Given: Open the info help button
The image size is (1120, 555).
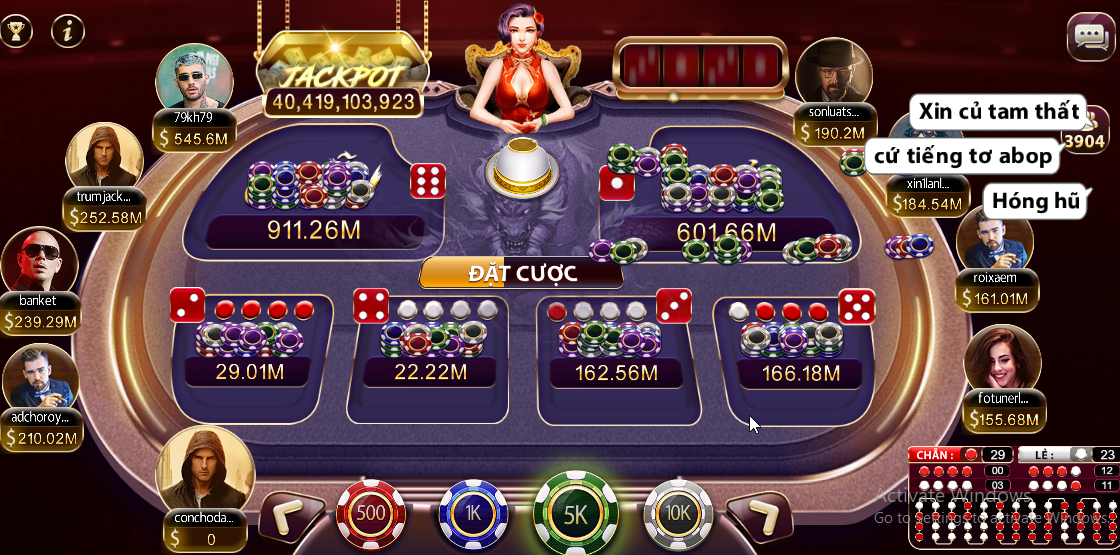Looking at the screenshot, I should tap(68, 30).
